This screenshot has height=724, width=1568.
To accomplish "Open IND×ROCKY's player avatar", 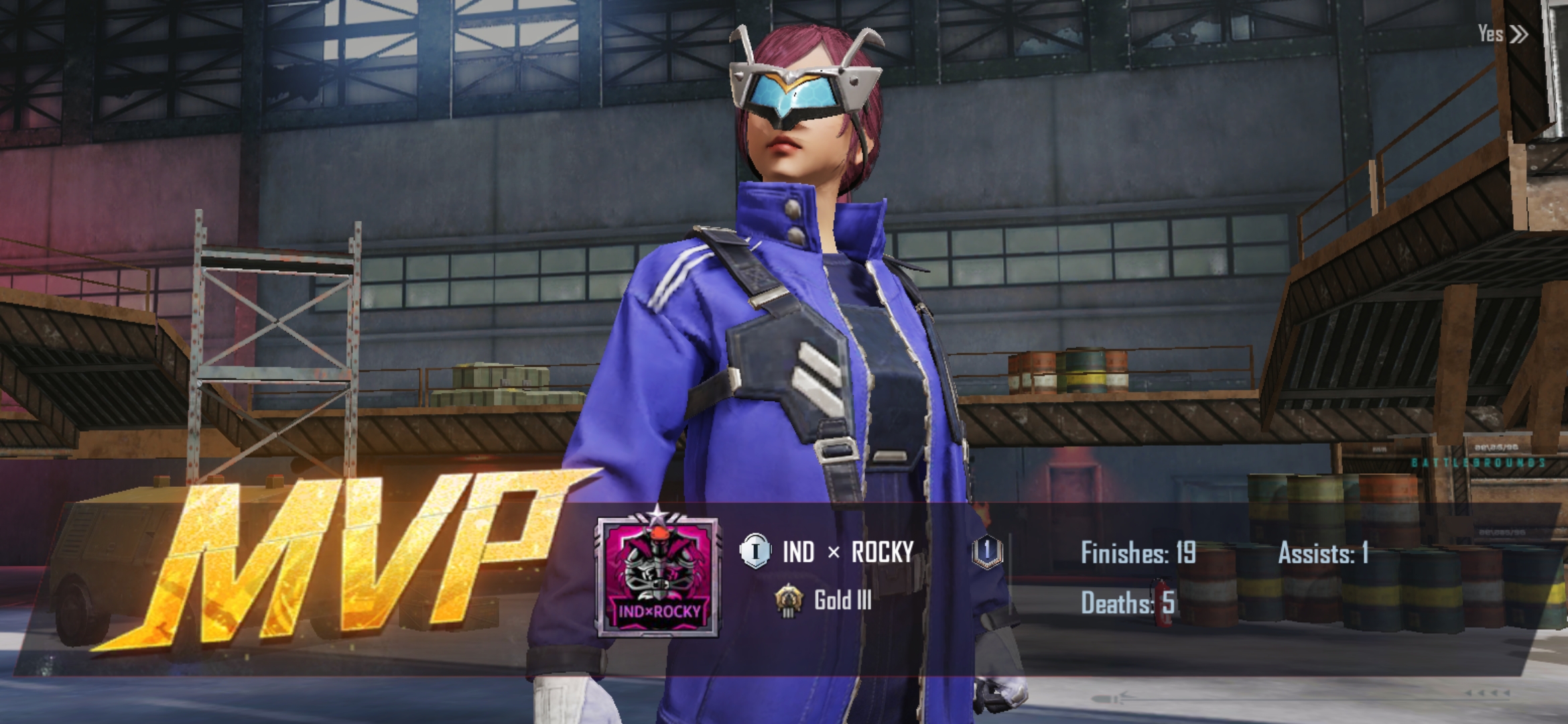I will [x=657, y=578].
